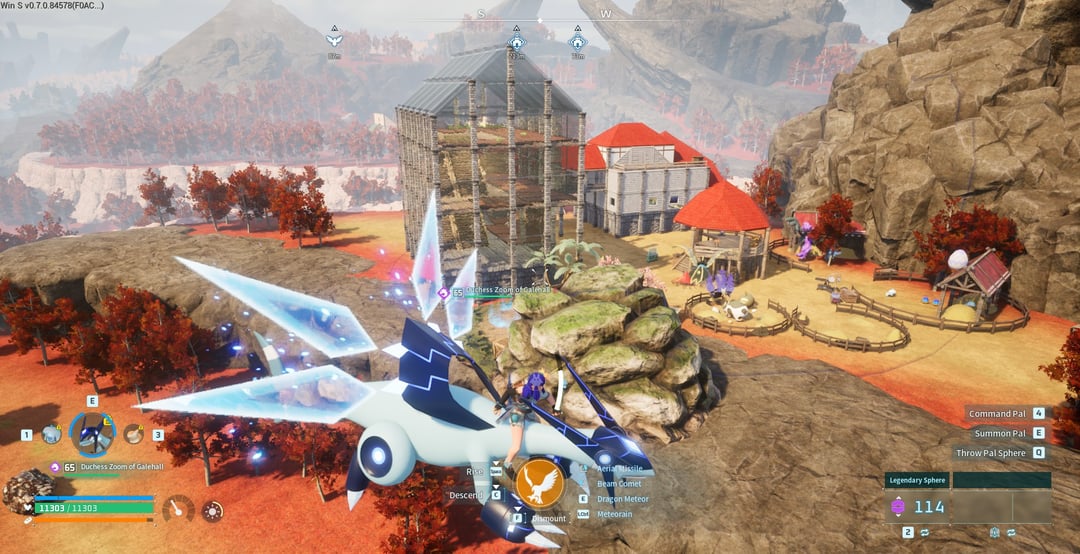Select the Aerial Missile skill

point(620,468)
